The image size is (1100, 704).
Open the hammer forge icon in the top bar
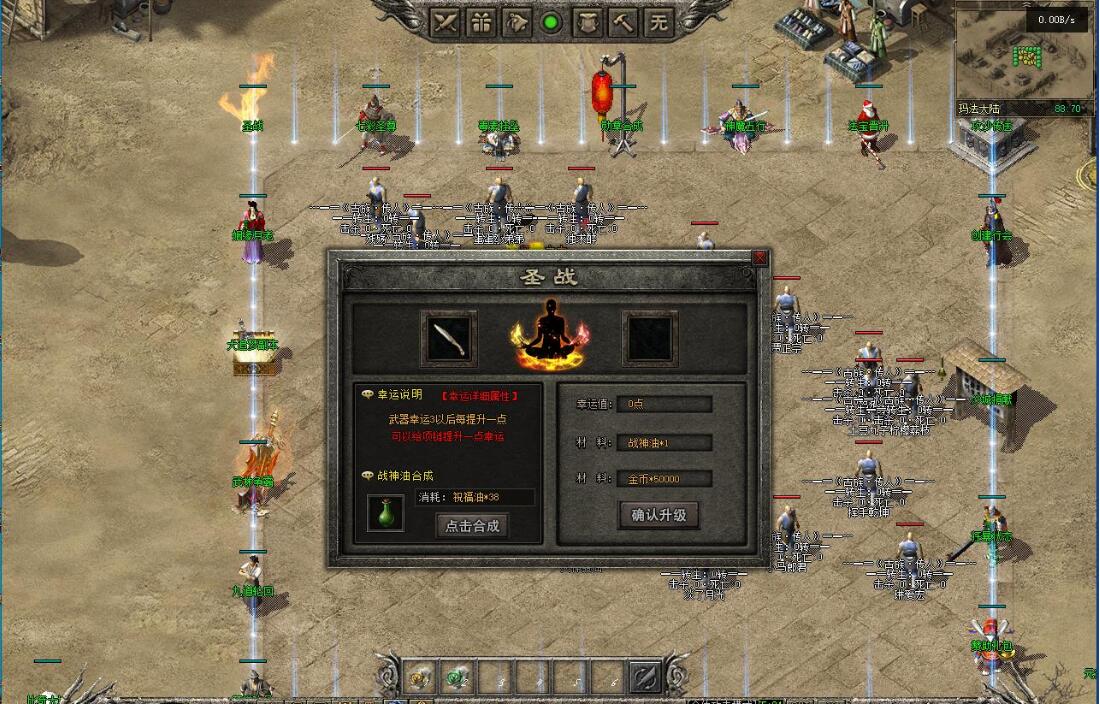(622, 22)
